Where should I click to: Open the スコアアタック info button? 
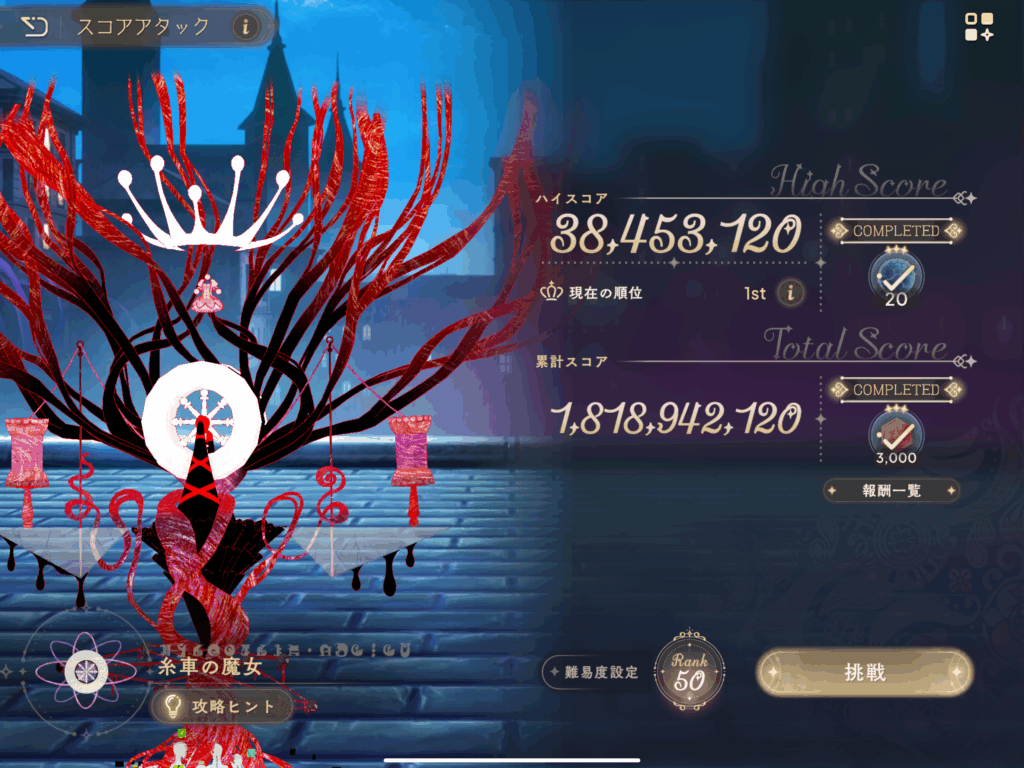pyautogui.click(x=245, y=27)
